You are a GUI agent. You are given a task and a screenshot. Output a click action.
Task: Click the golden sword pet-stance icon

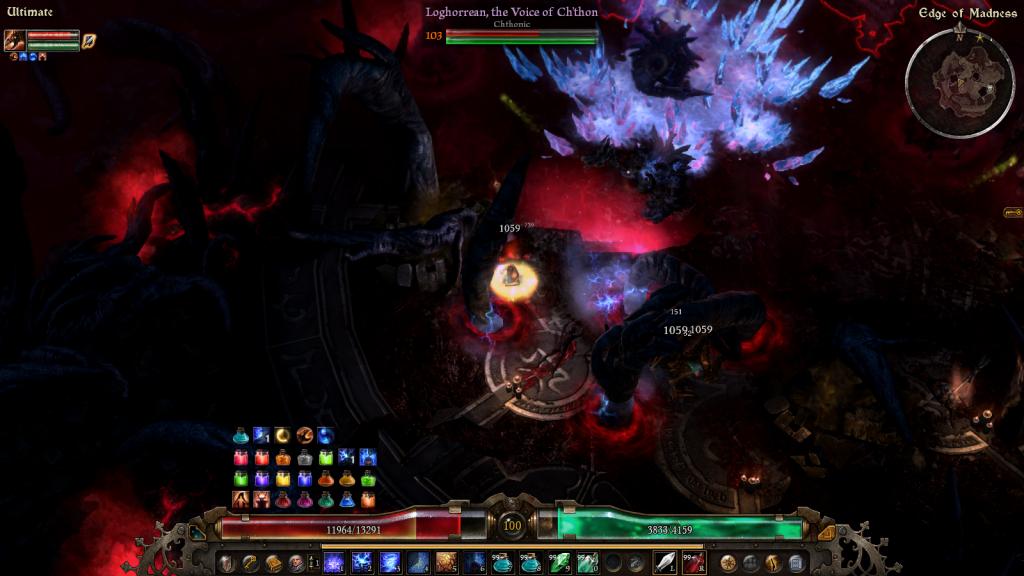89,40
